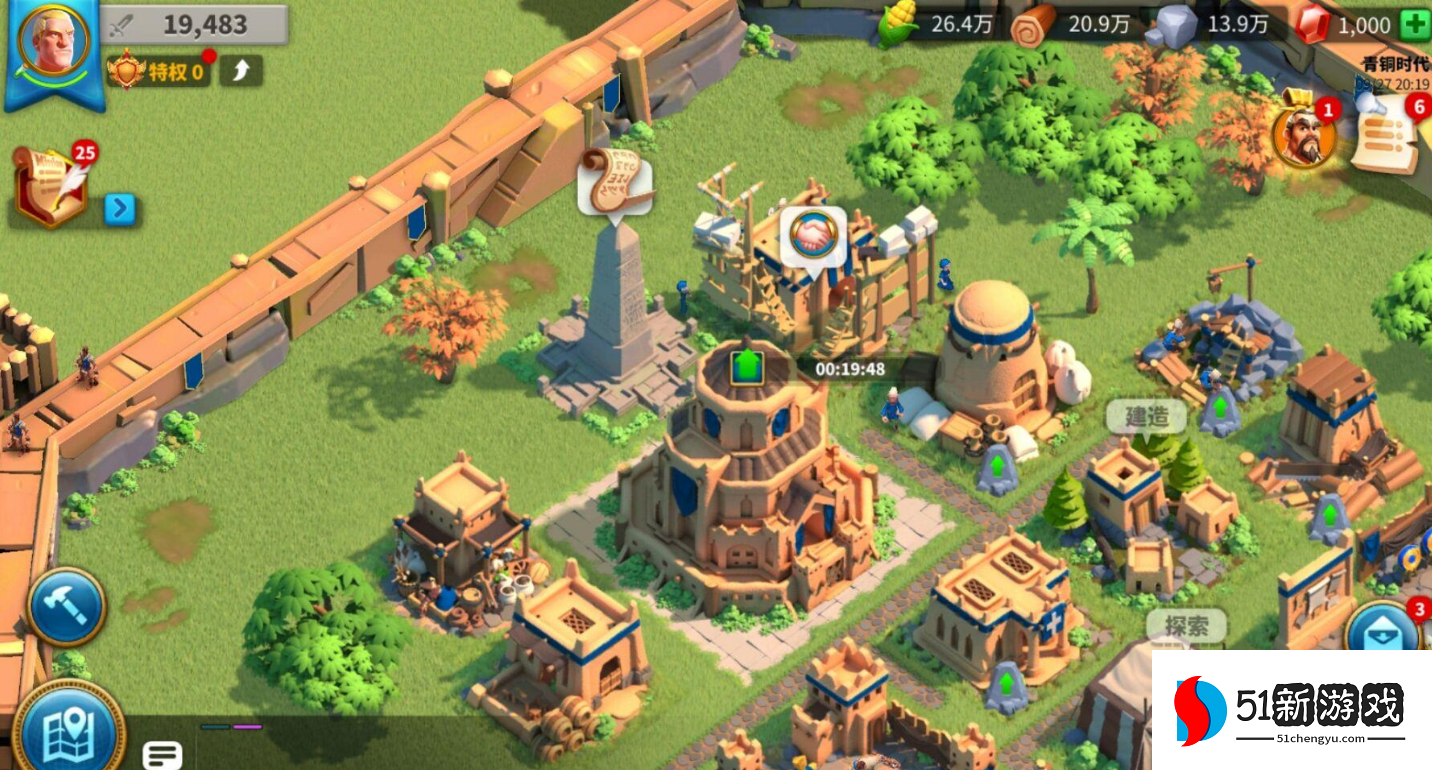Viewport: 1432px width, 770px height.
Task: Open the hammer build menu
Action: (x=66, y=605)
